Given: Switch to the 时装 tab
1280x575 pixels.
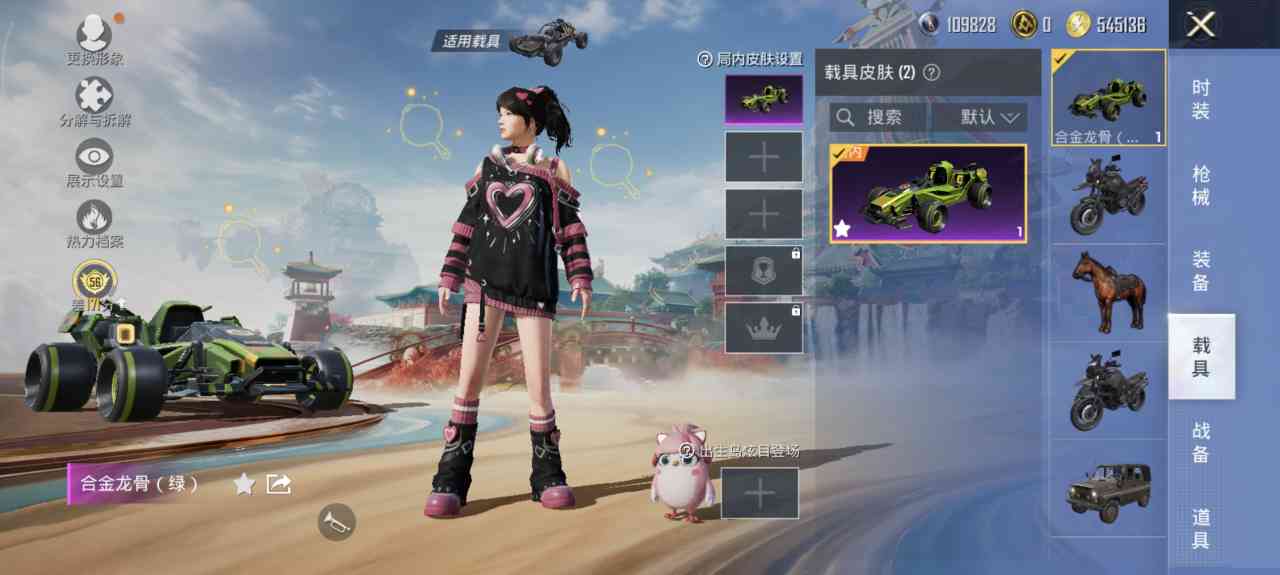Looking at the screenshot, I should point(1201,99).
